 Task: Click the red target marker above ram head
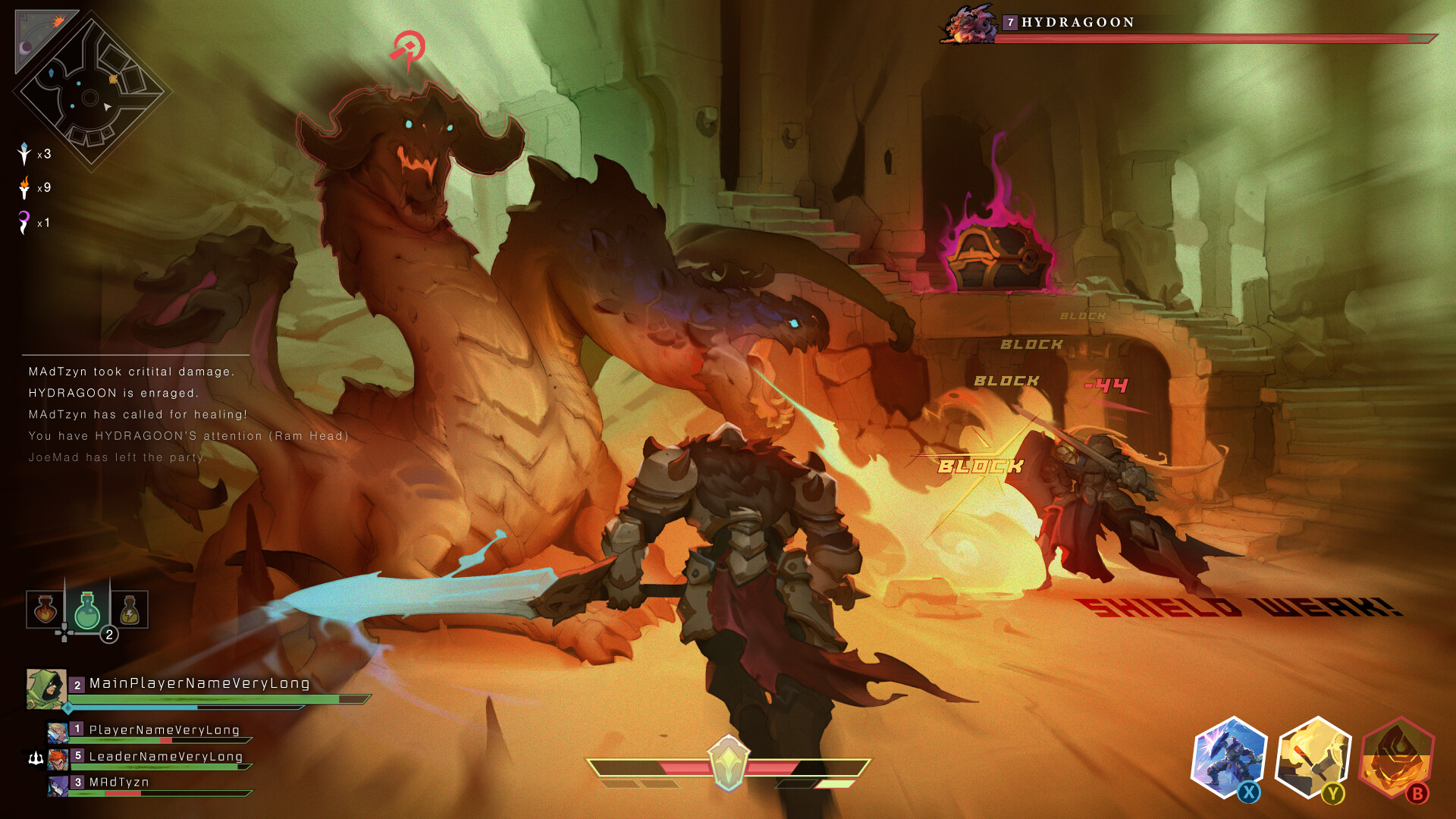click(x=409, y=49)
